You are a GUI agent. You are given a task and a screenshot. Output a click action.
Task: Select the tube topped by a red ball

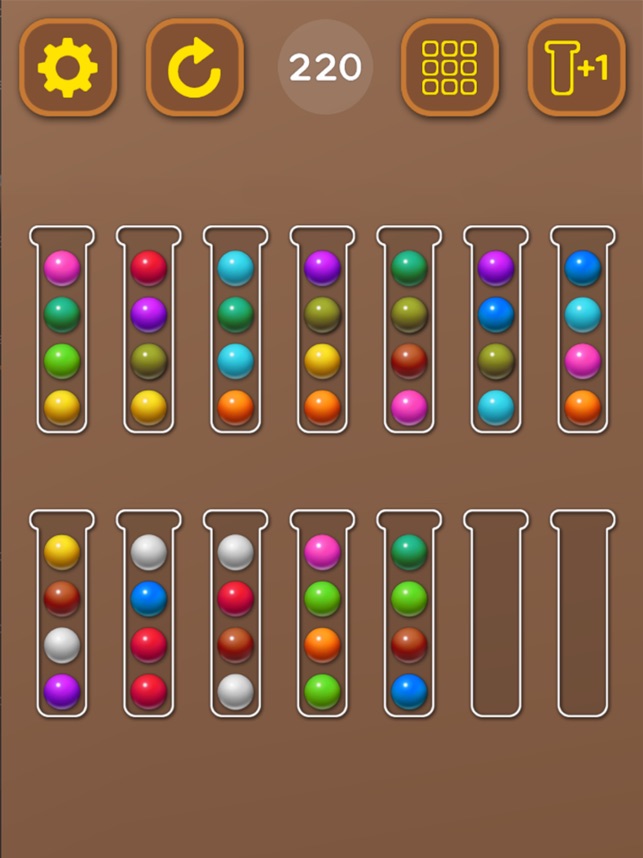pyautogui.click(x=149, y=330)
